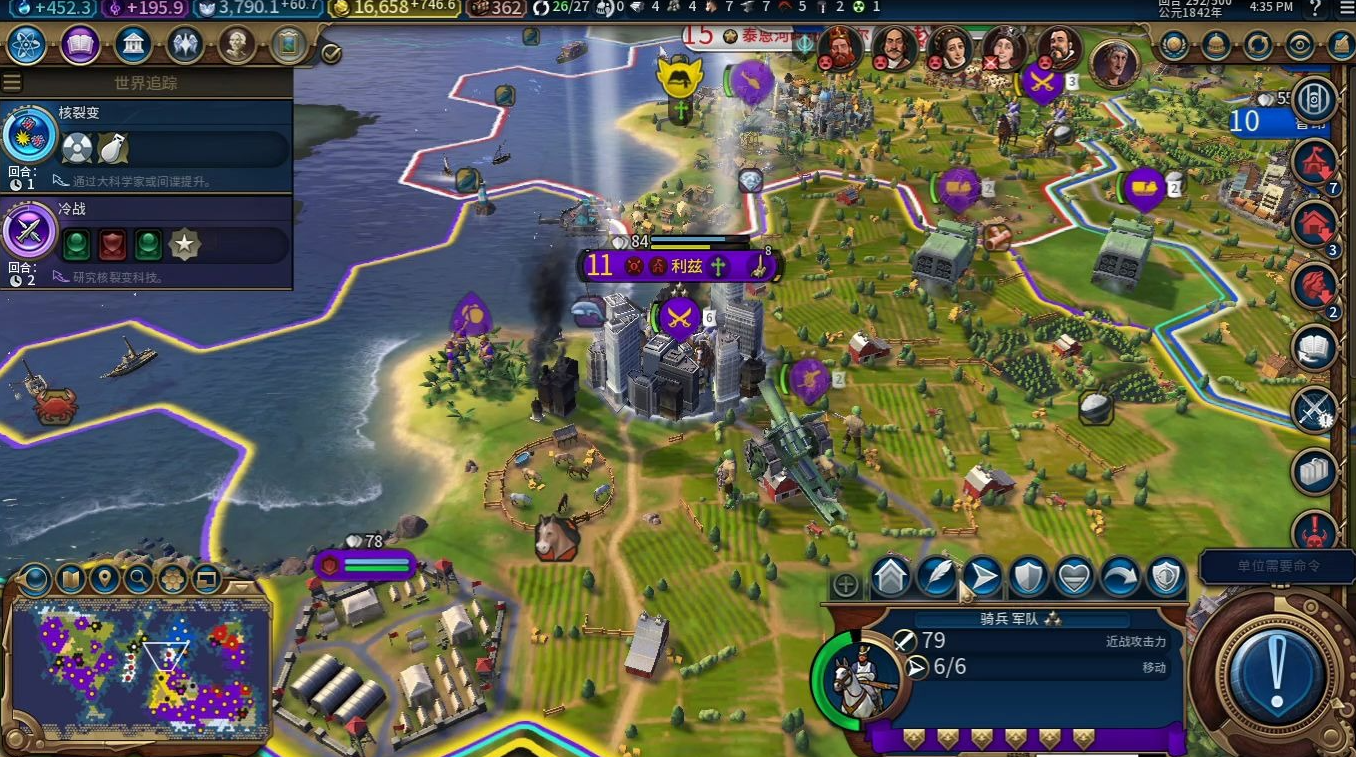The image size is (1356, 757).
Task: Open the minimap's map search magnifier
Action: (138, 578)
